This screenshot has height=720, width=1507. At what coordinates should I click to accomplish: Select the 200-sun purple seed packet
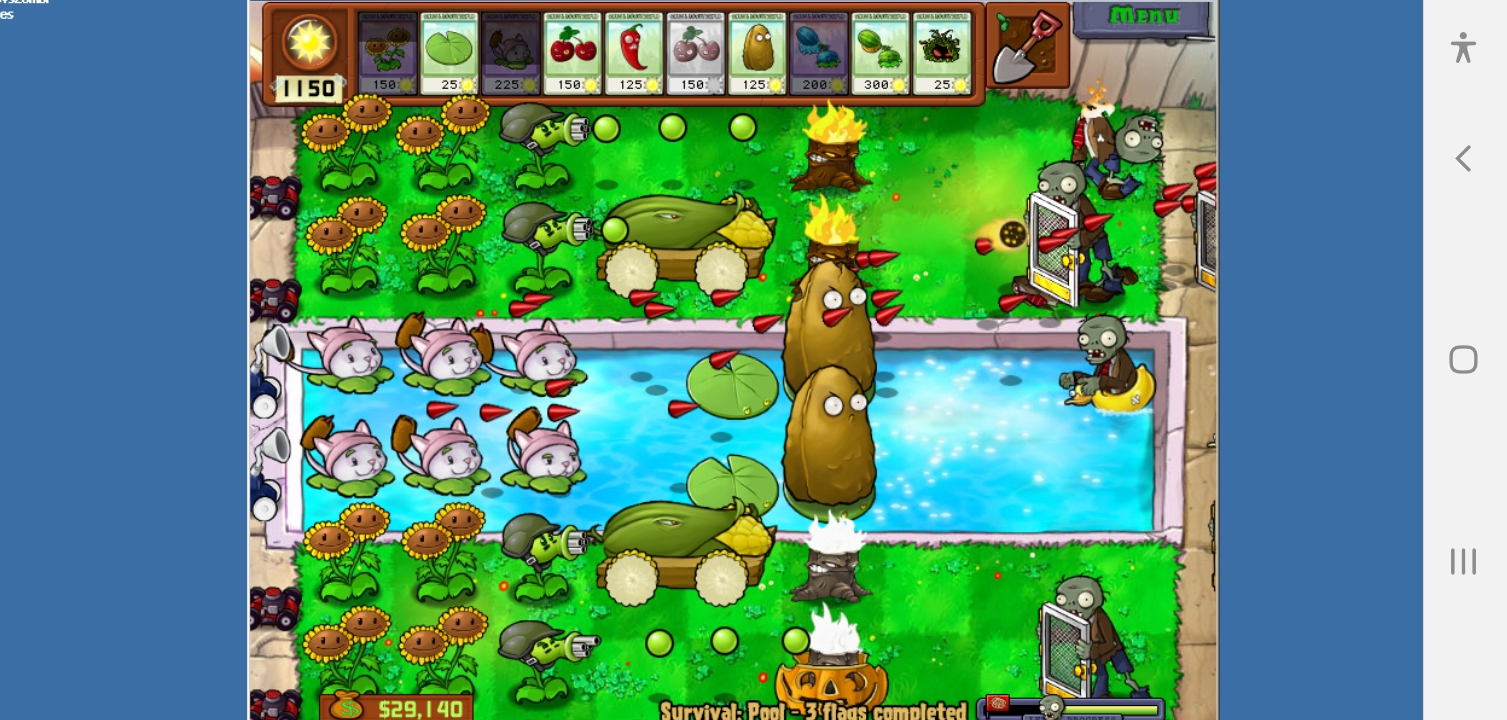click(818, 52)
